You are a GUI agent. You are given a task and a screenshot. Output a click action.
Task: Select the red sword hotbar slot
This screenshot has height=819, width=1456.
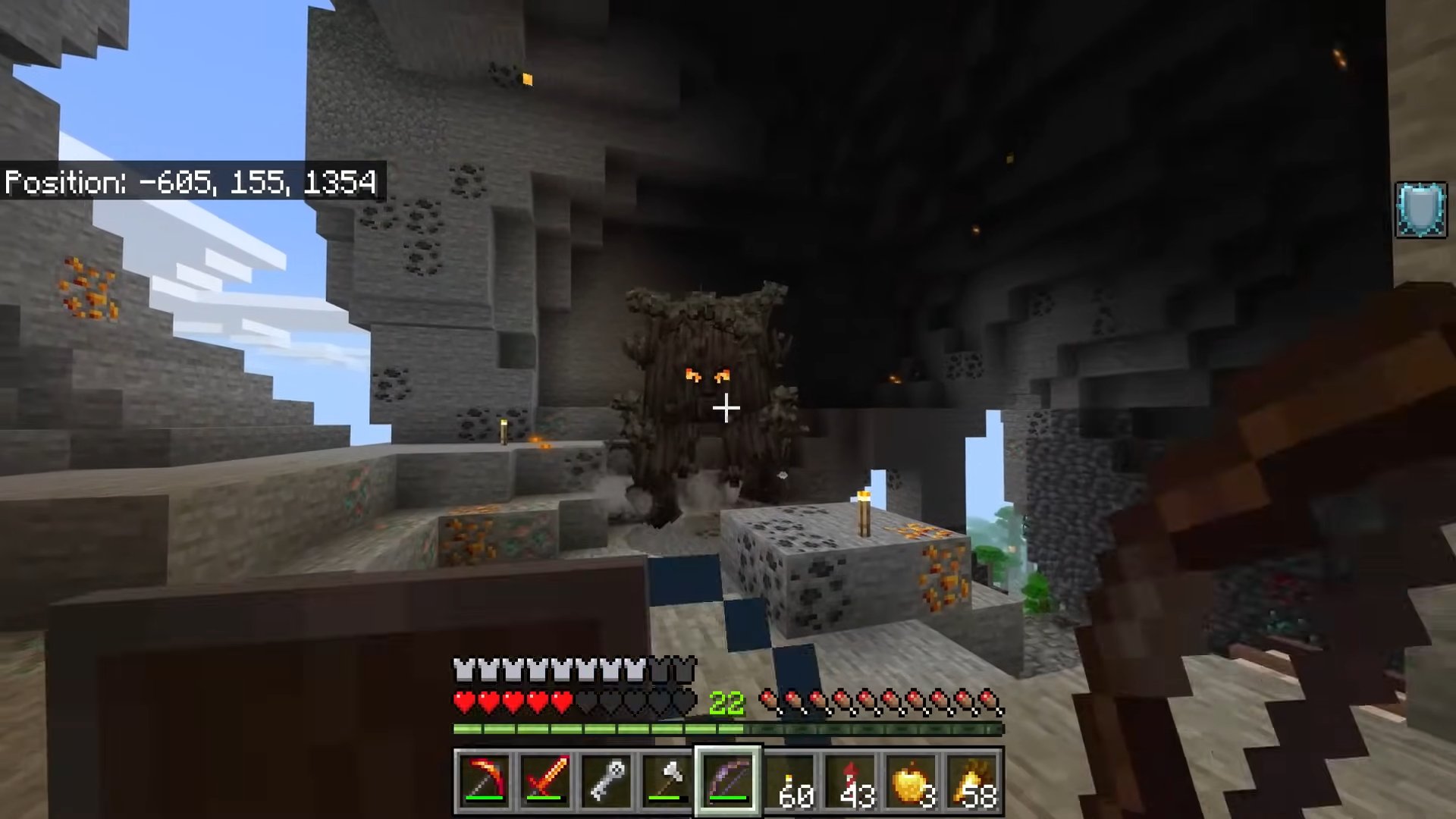click(545, 781)
